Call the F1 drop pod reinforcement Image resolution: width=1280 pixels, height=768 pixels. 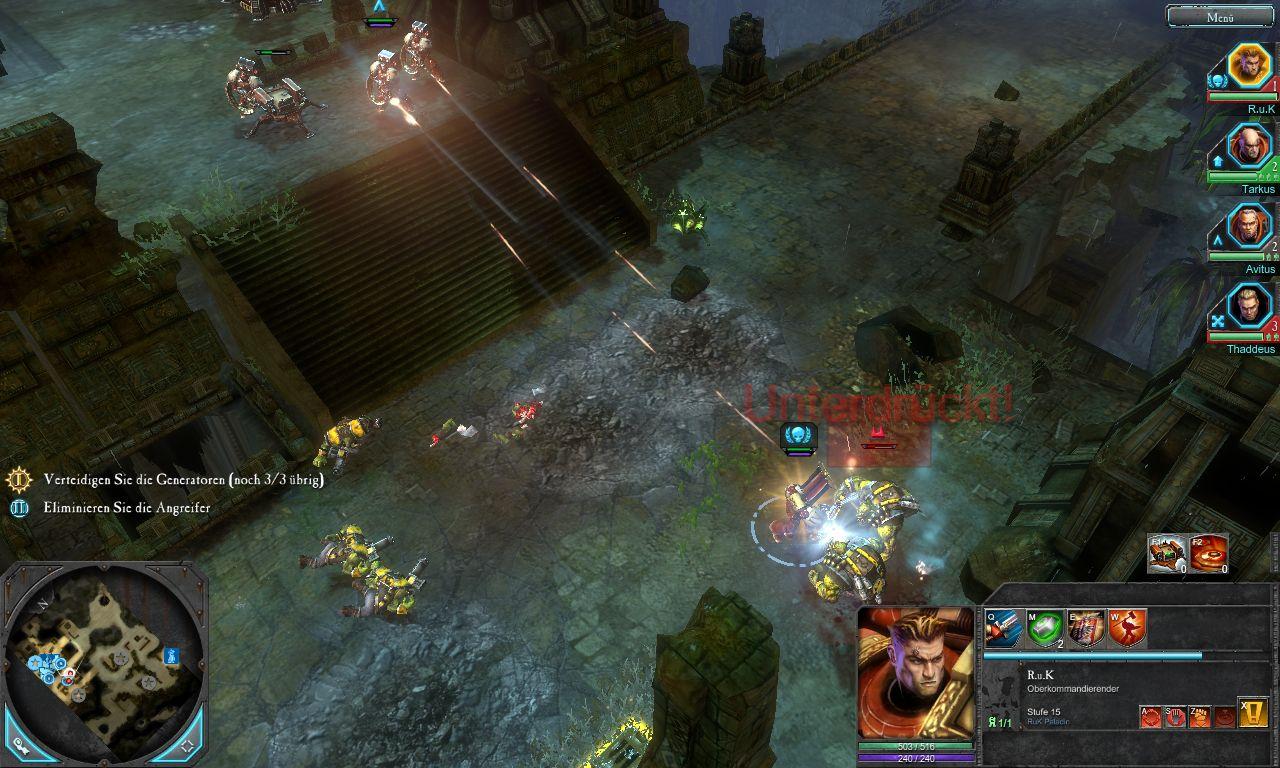[1167, 553]
